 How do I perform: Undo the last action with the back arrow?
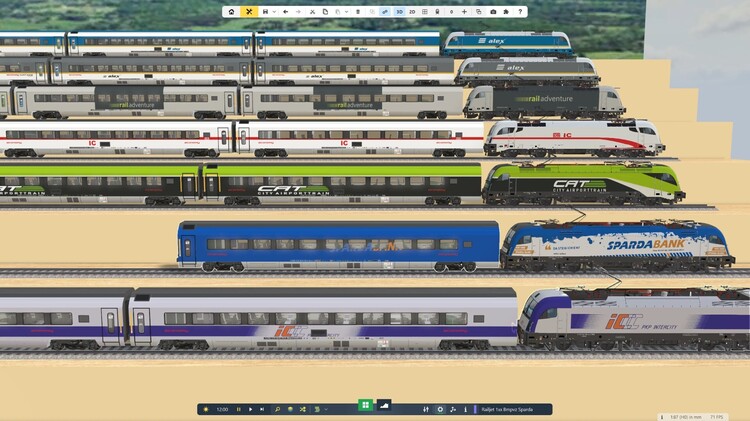tap(285, 12)
